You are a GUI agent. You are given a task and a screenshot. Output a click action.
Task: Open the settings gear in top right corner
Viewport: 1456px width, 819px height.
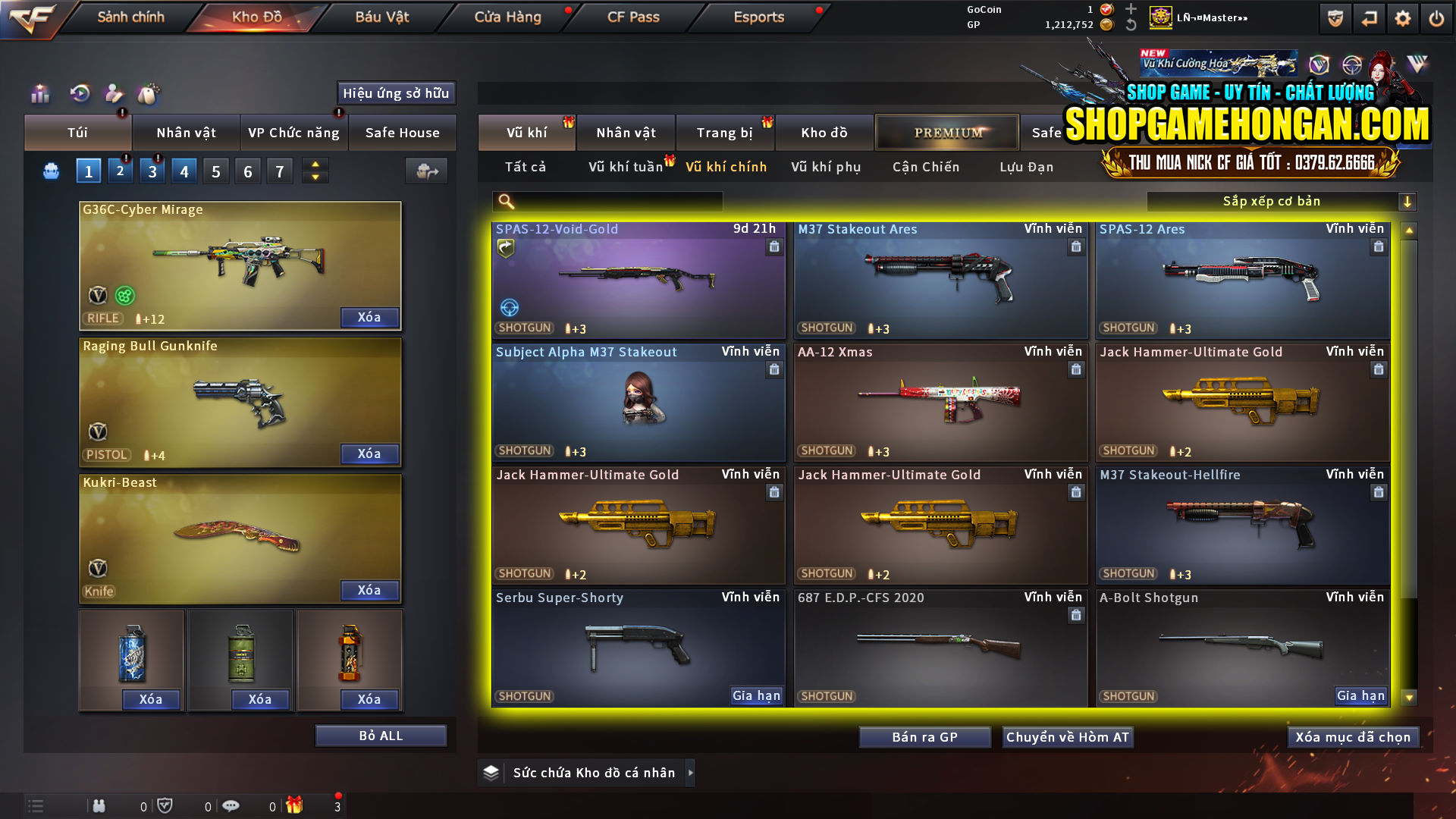click(x=1404, y=17)
